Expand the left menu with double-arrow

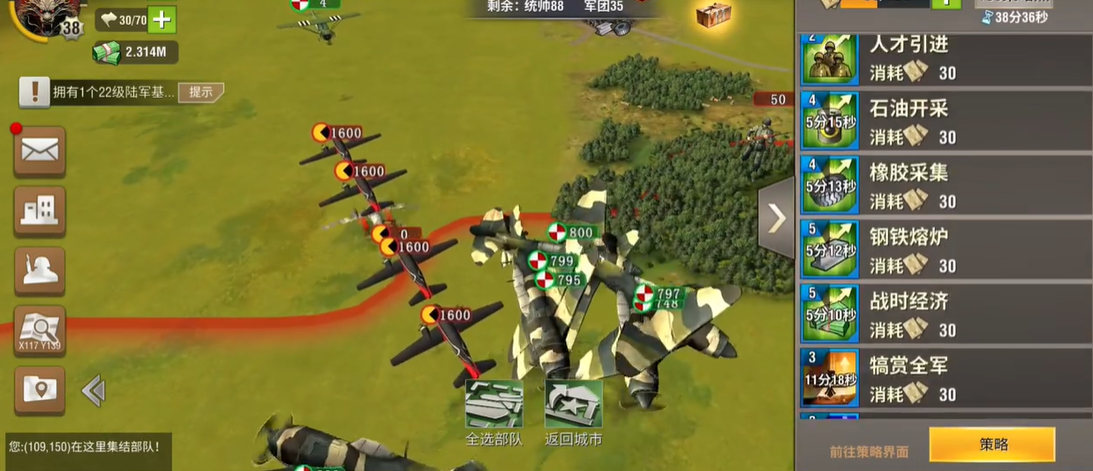93,390
